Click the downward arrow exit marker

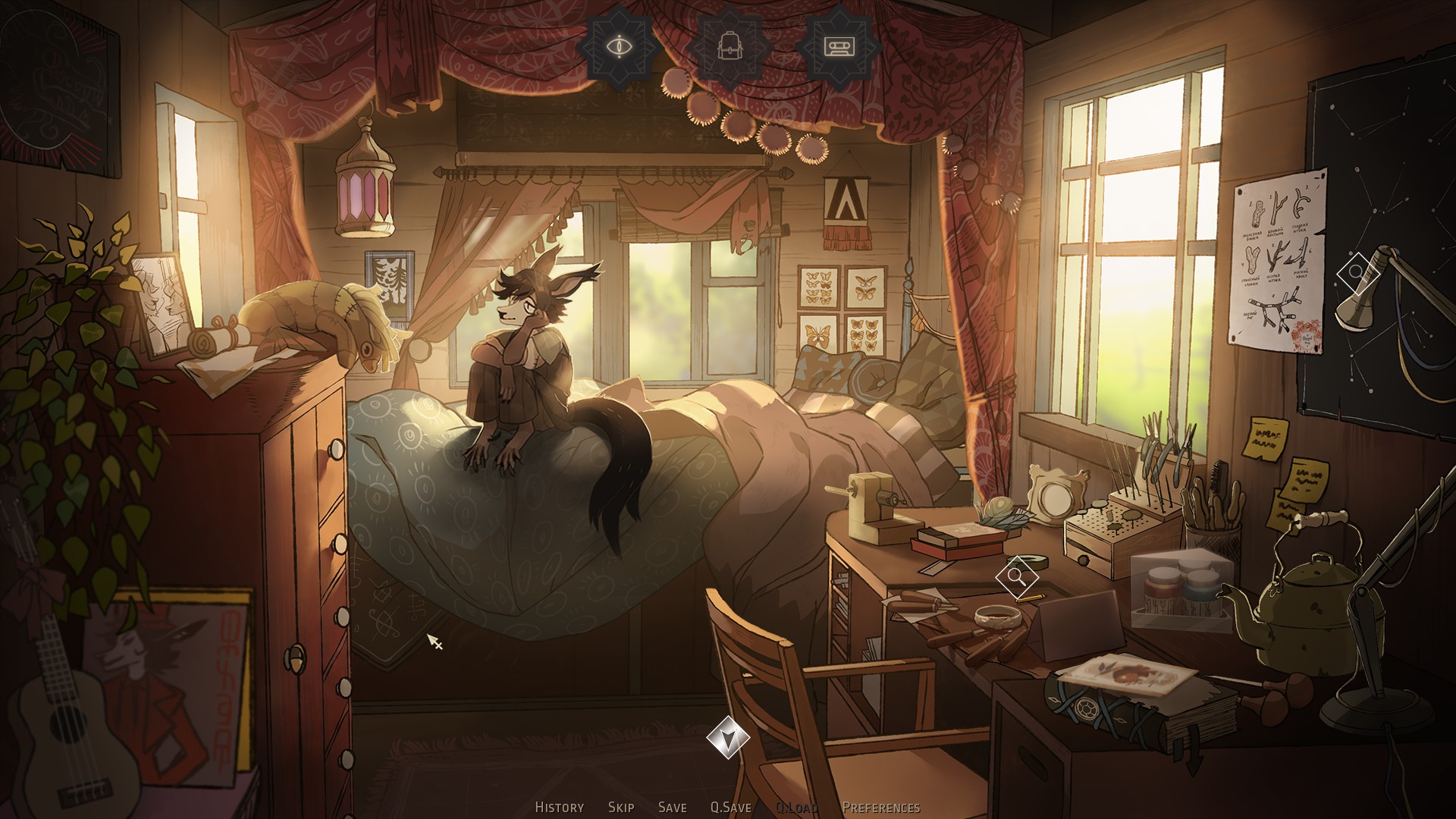tap(728, 737)
